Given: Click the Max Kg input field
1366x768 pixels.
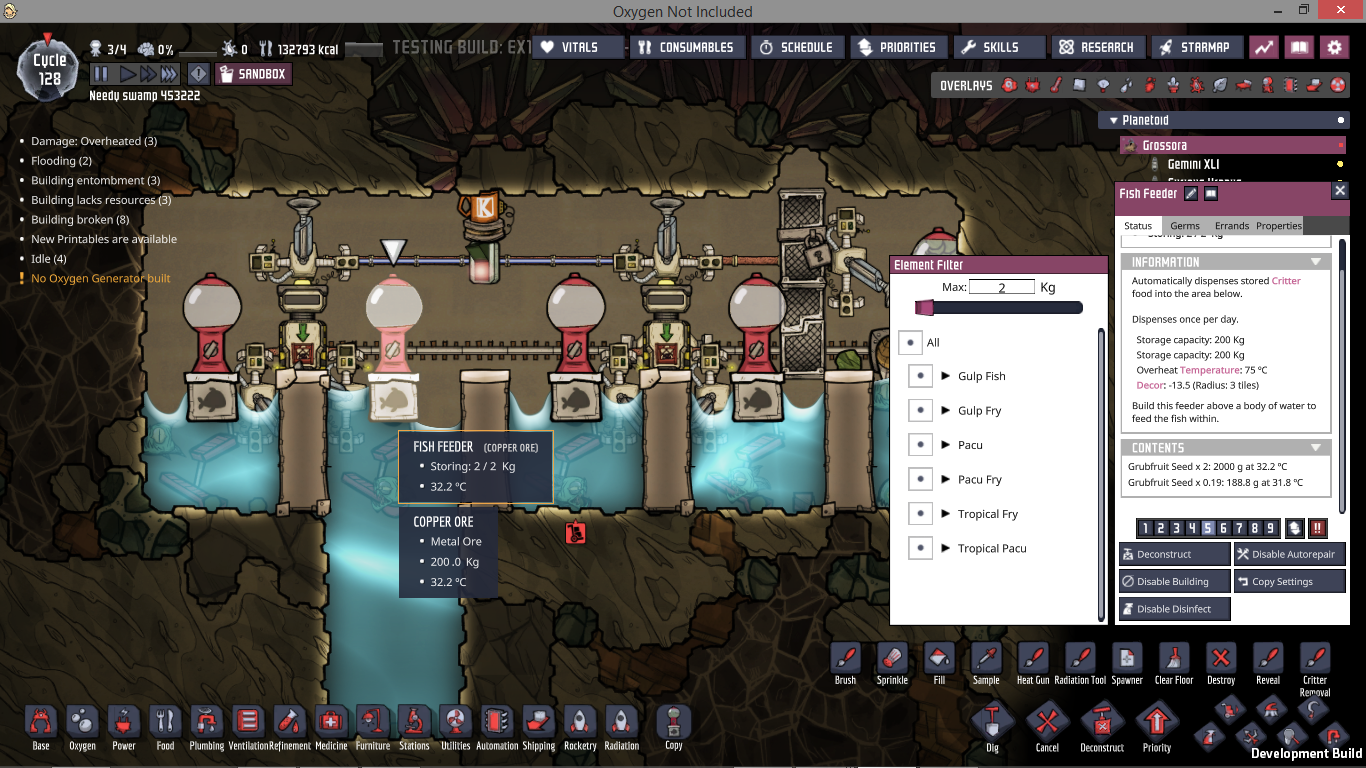Looking at the screenshot, I should click(x=1001, y=287).
